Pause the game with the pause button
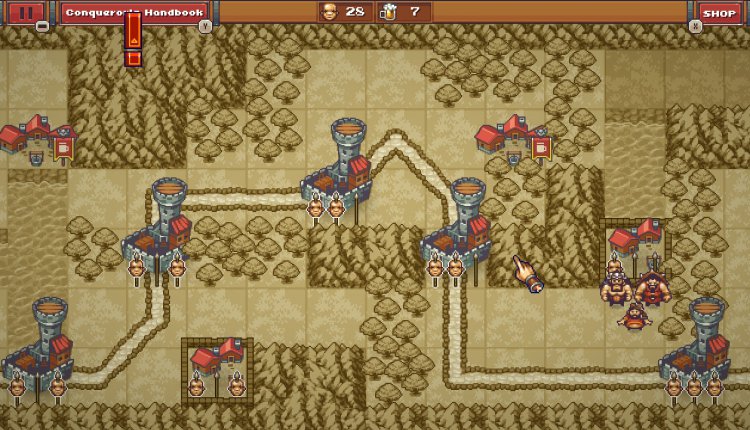This screenshot has width=750, height=430. tap(27, 13)
